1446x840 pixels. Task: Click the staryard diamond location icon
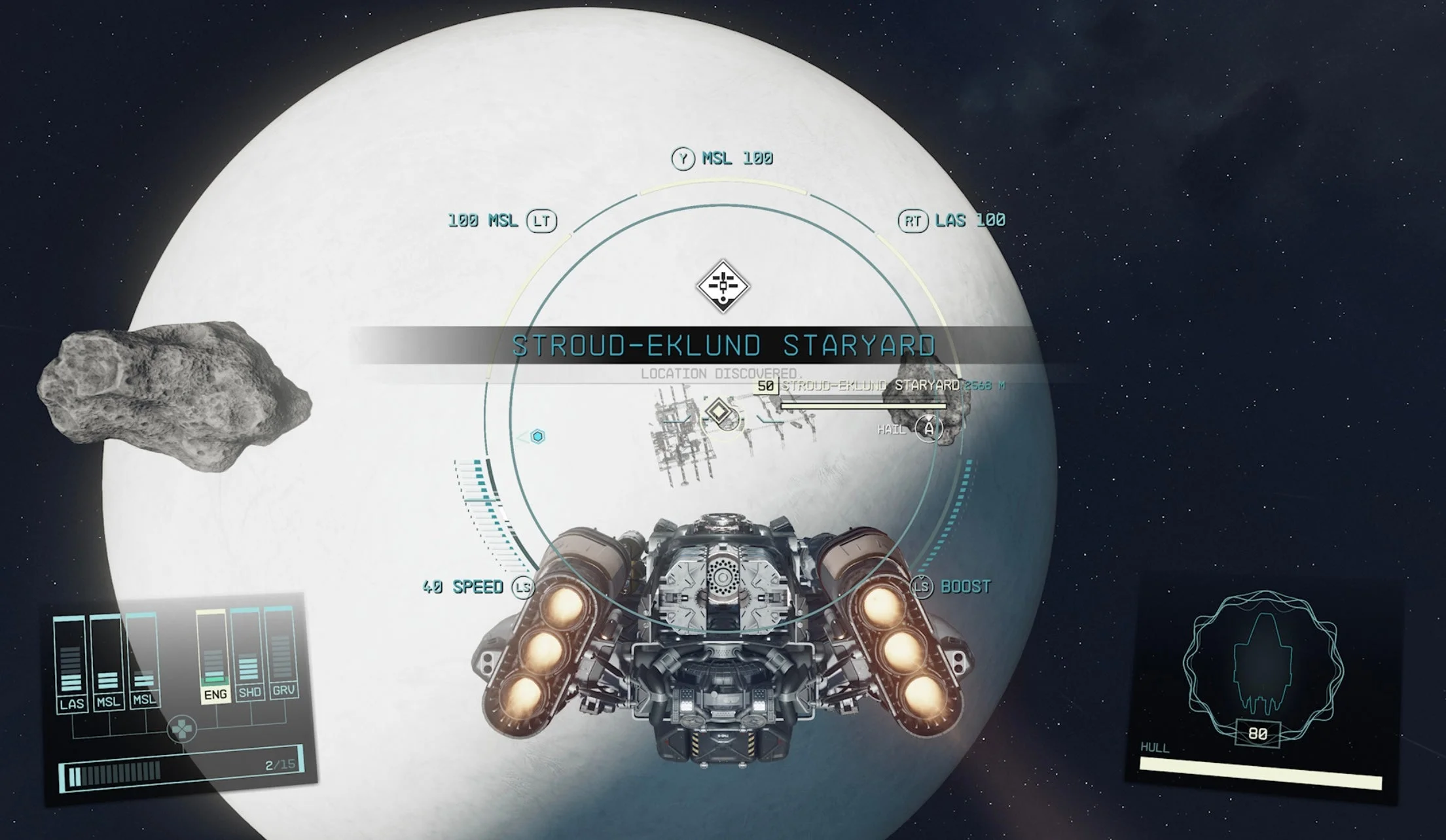723,286
